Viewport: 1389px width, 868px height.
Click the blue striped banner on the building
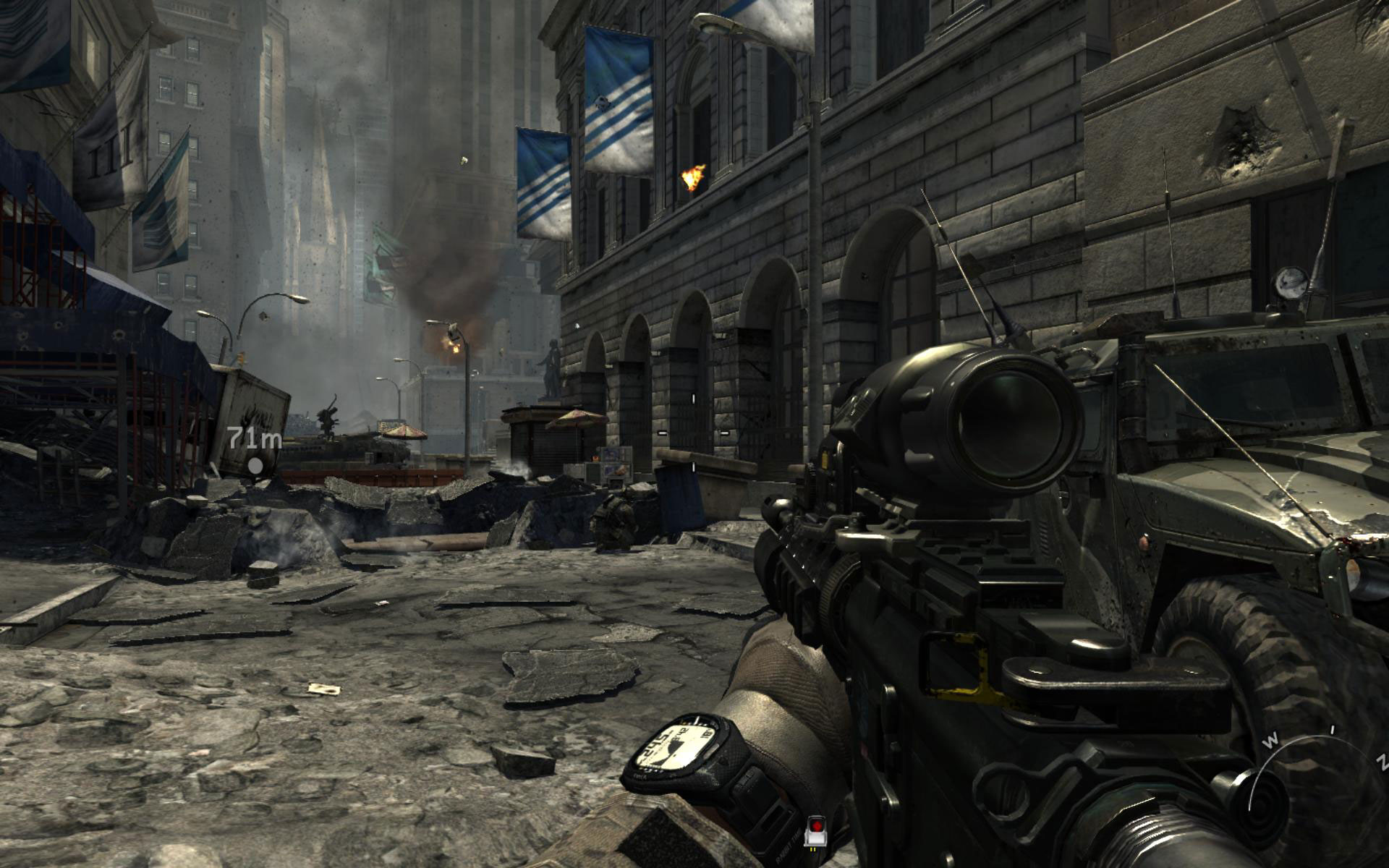619,94
